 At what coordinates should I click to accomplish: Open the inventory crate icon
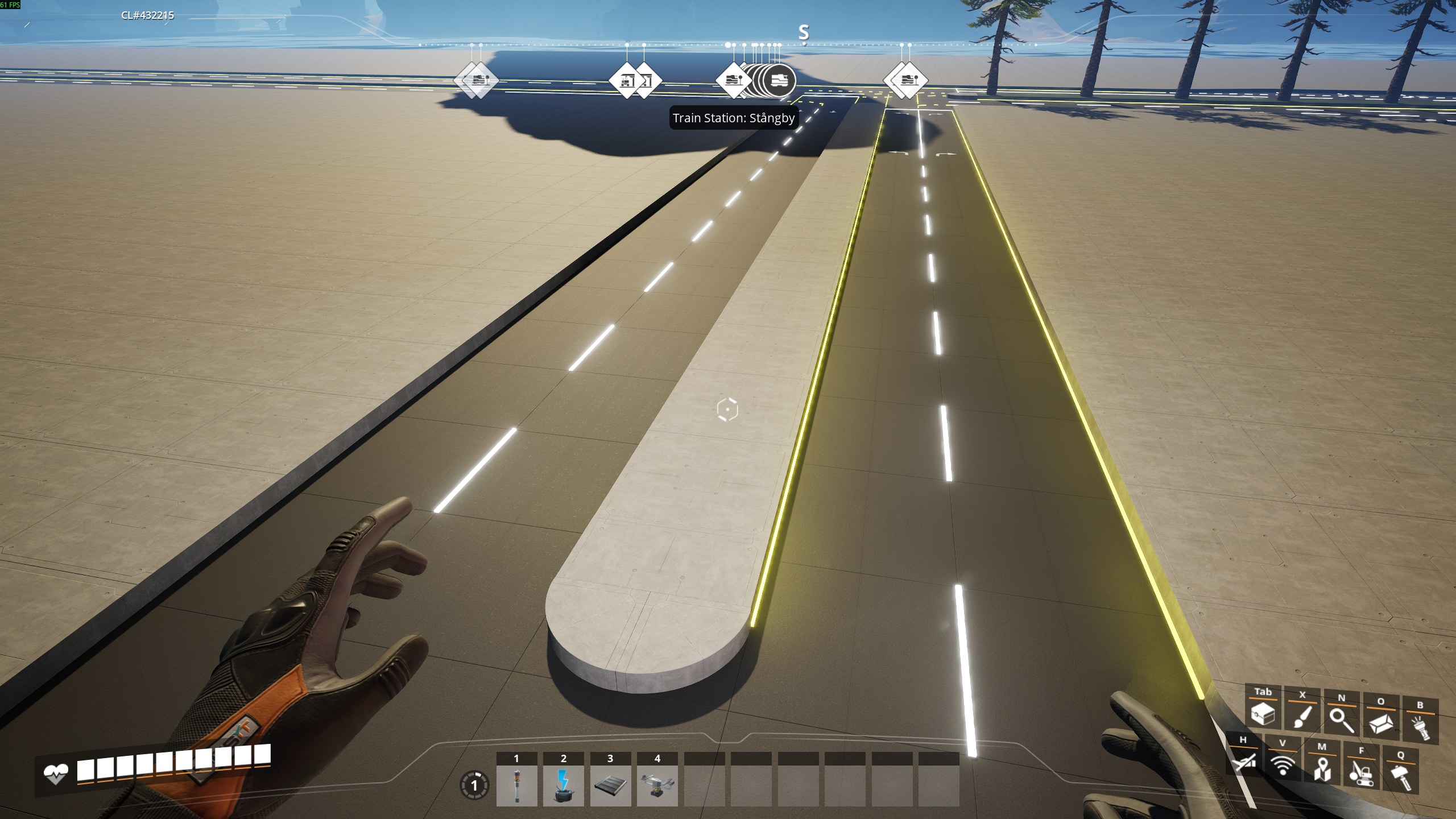[1263, 713]
